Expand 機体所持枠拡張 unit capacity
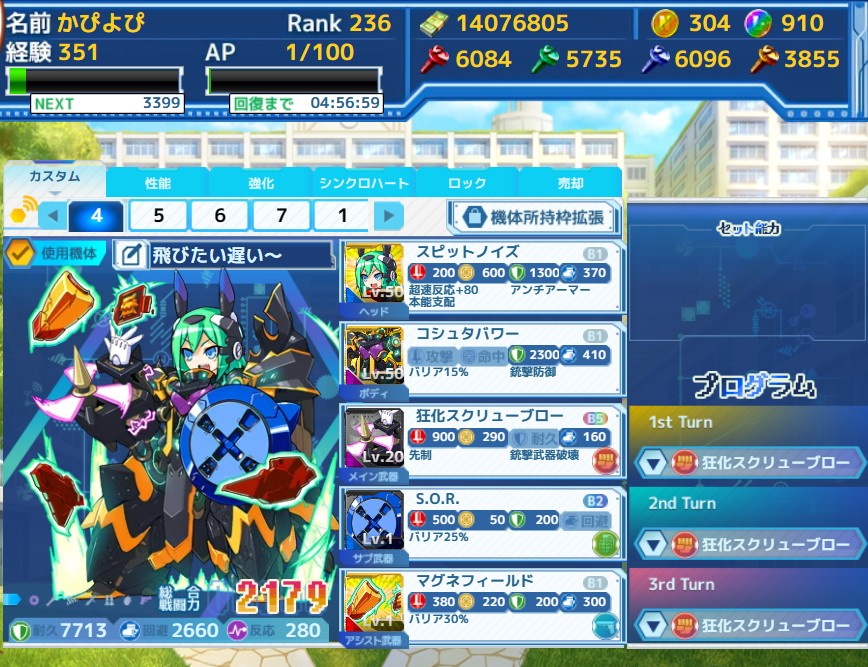The height and width of the screenshot is (667, 868). [533, 216]
